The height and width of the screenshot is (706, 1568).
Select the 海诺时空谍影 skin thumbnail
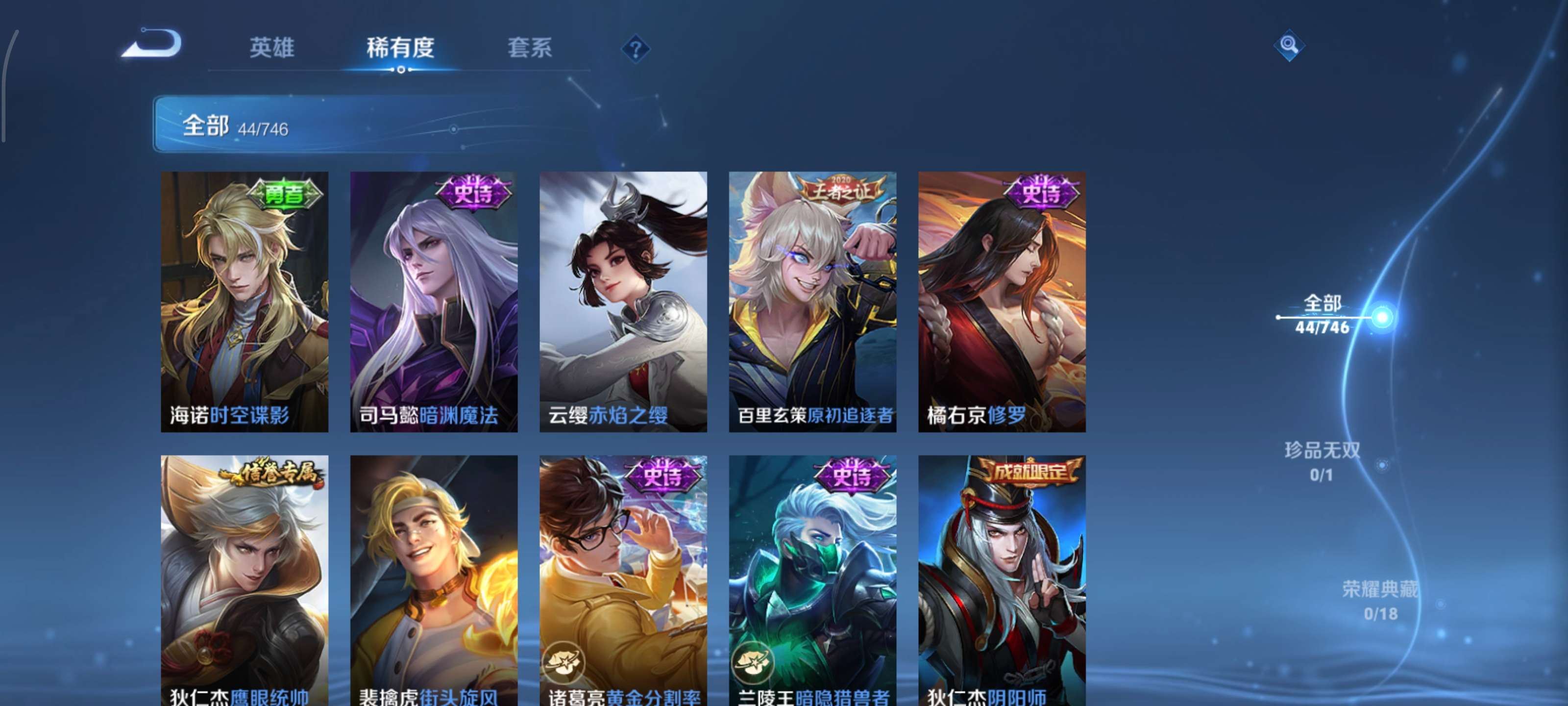[246, 304]
